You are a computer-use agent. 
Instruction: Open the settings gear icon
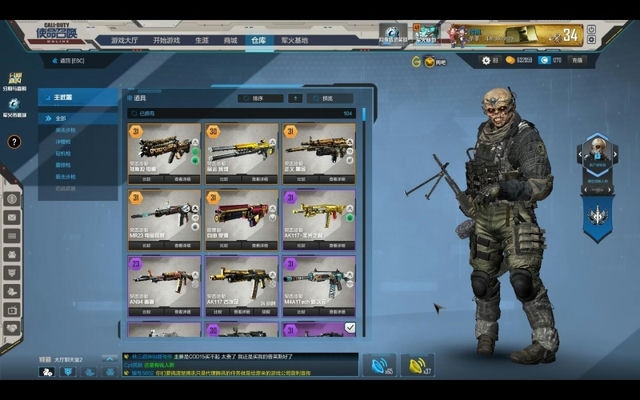[485, 61]
